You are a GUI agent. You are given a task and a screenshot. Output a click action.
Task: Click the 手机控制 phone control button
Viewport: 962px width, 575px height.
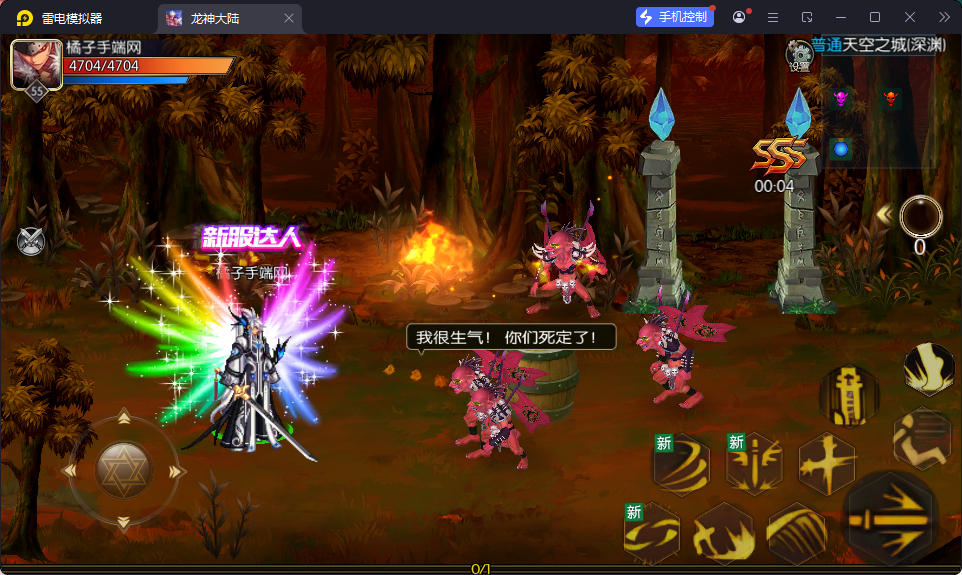[x=675, y=17]
